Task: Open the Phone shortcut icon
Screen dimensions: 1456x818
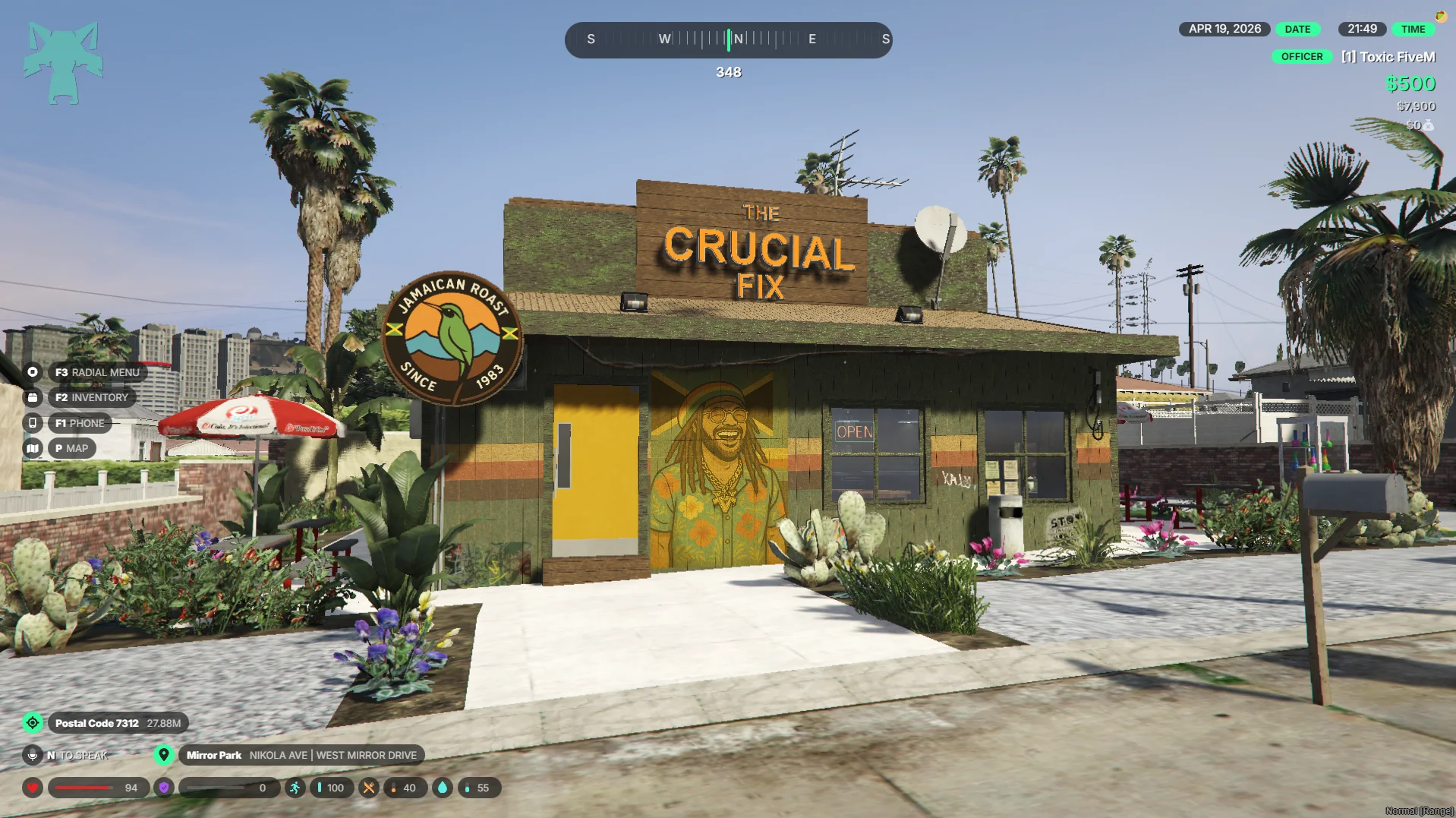Action: [x=33, y=423]
